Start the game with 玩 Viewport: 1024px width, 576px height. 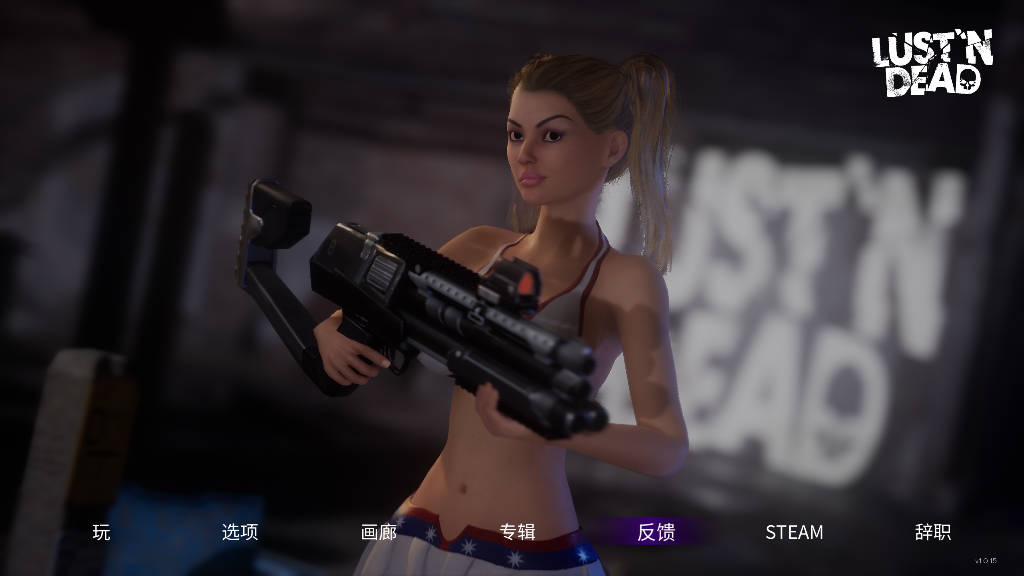click(x=101, y=532)
